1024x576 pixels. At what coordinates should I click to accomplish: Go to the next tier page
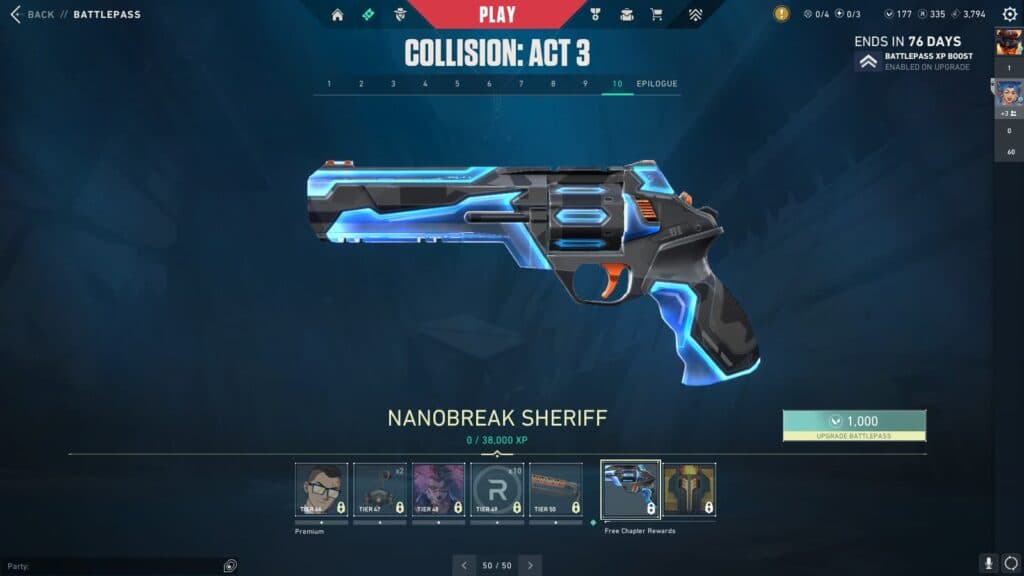530,565
